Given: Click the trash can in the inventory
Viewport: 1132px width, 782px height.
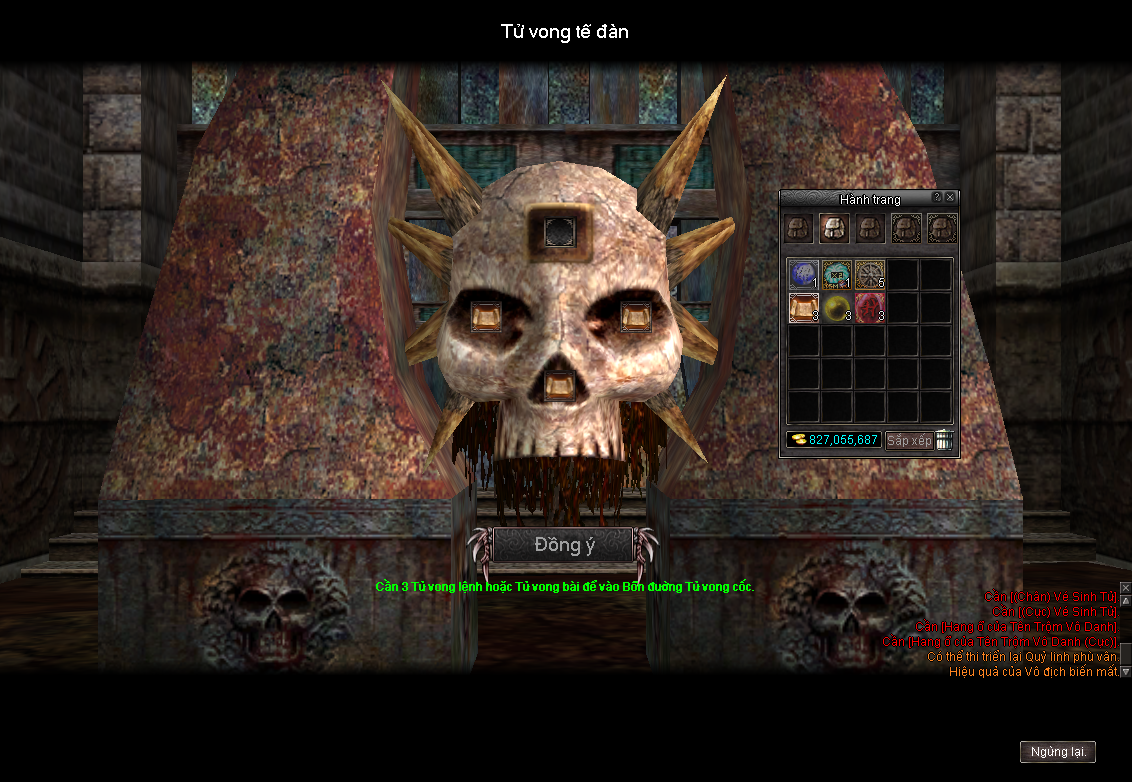Looking at the screenshot, I should 944,440.
